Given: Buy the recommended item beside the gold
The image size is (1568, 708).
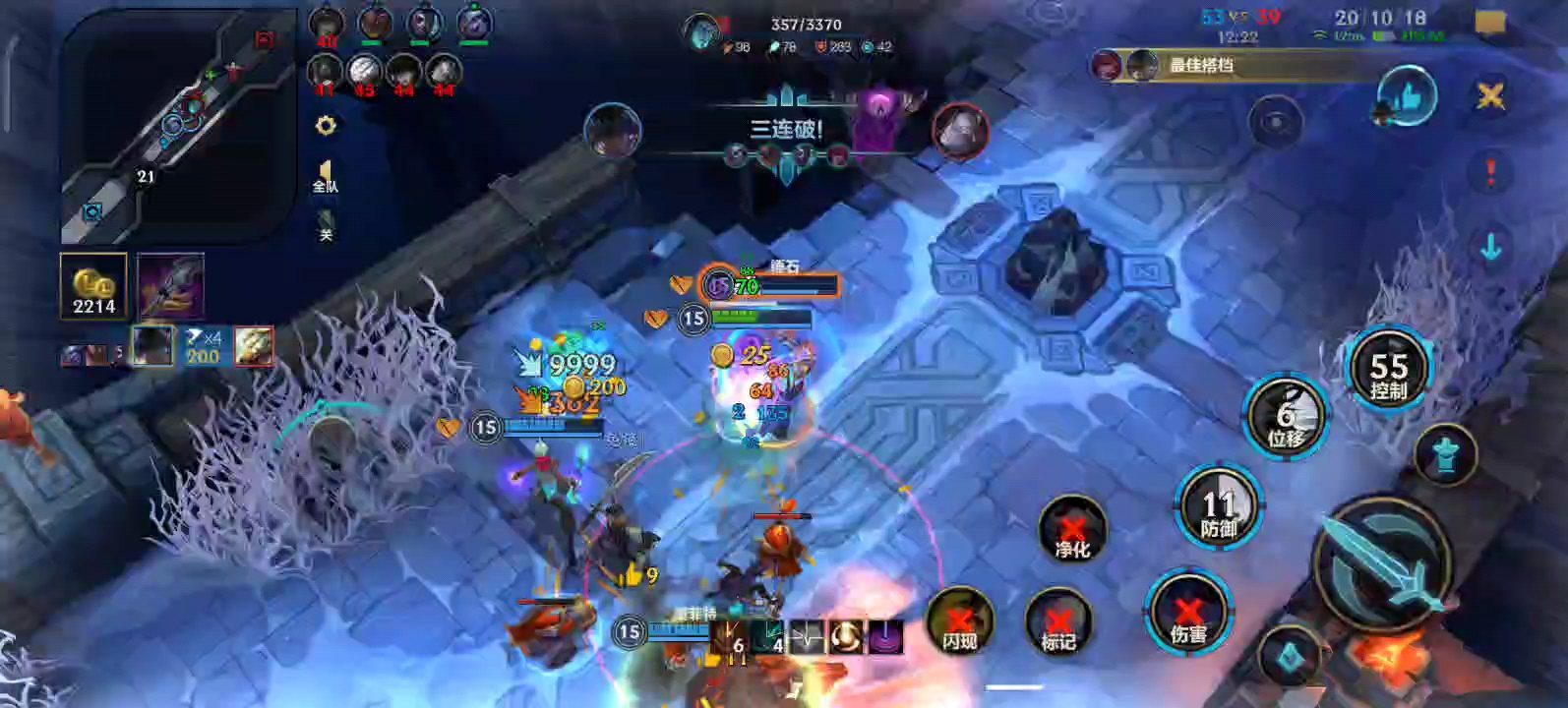Looking at the screenshot, I should 170,286.
